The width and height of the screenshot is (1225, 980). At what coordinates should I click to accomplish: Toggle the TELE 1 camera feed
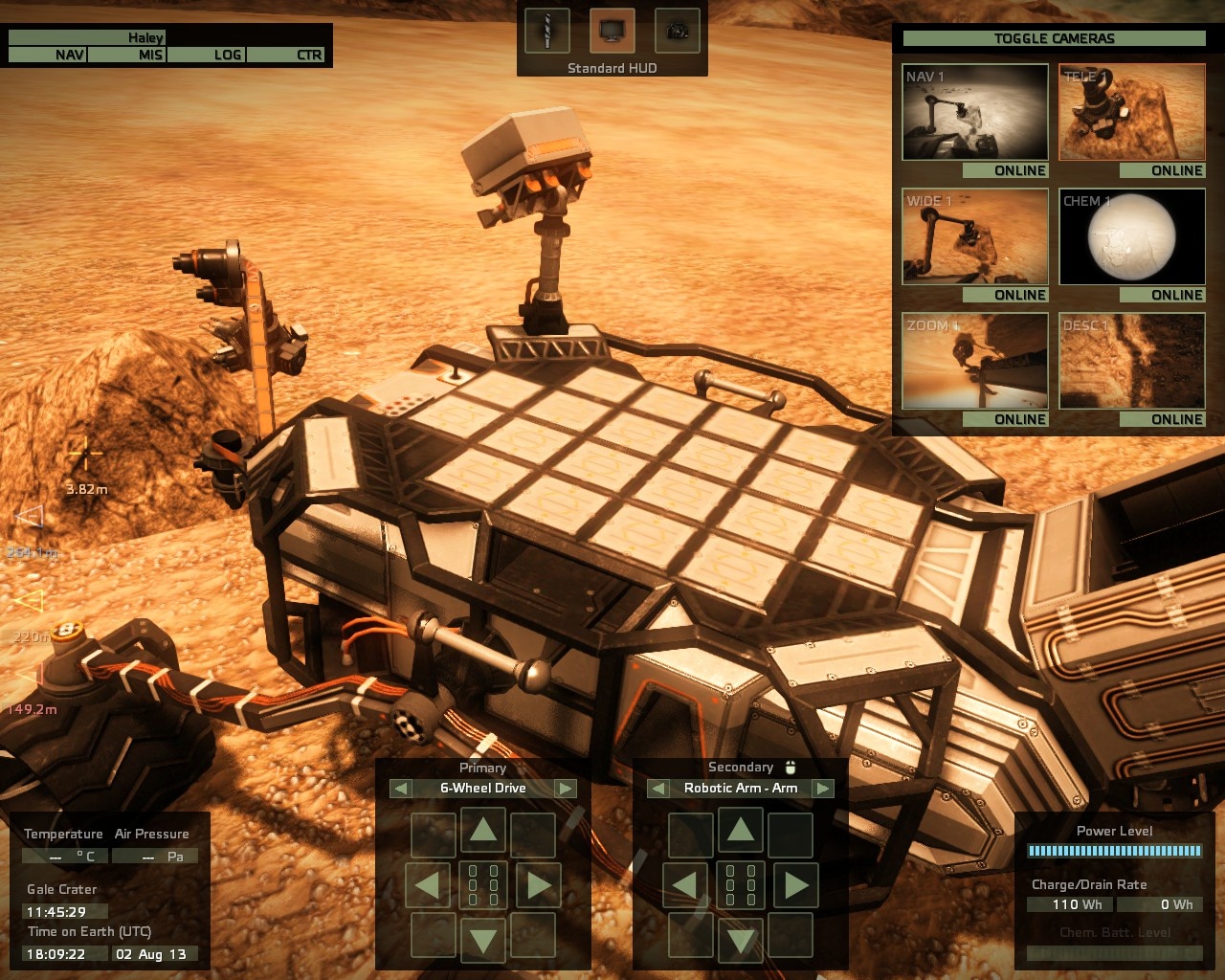pyautogui.click(x=1132, y=112)
